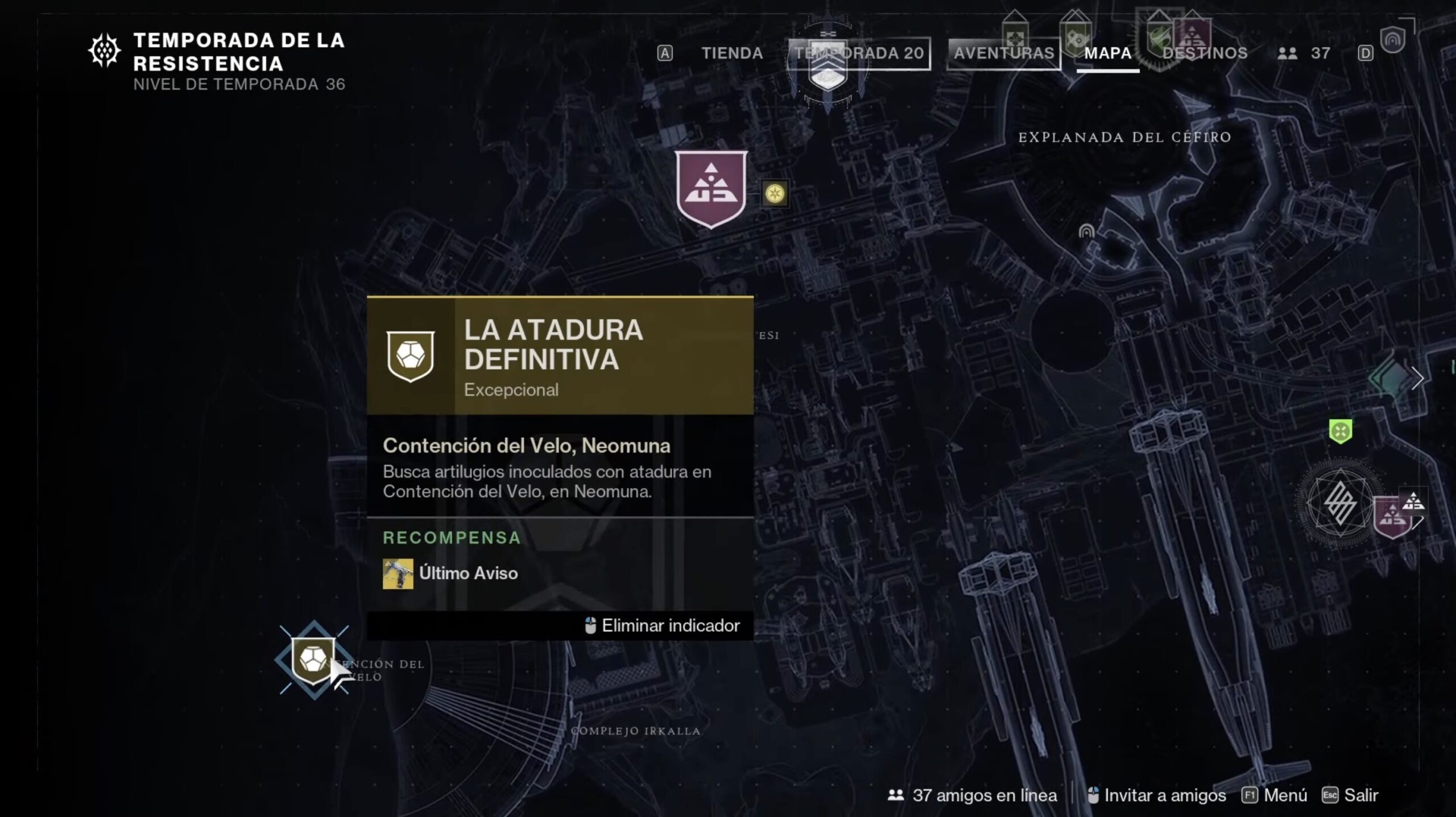Select the La Atadura Definitiva map marker
The height and width of the screenshot is (817, 1456).
[313, 660]
